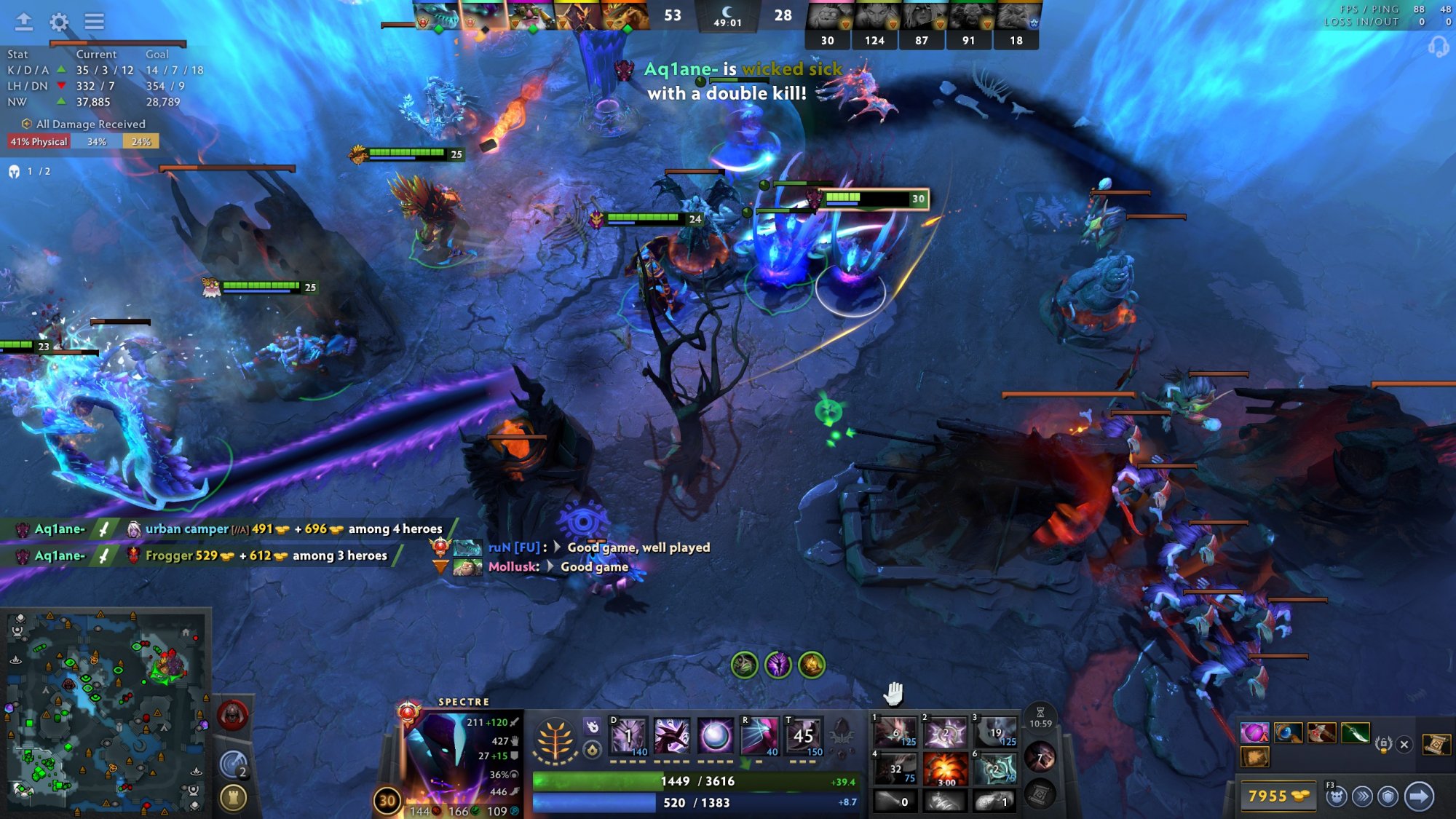Activate the courier shield button
1456x819 pixels.
pos(1388,796)
